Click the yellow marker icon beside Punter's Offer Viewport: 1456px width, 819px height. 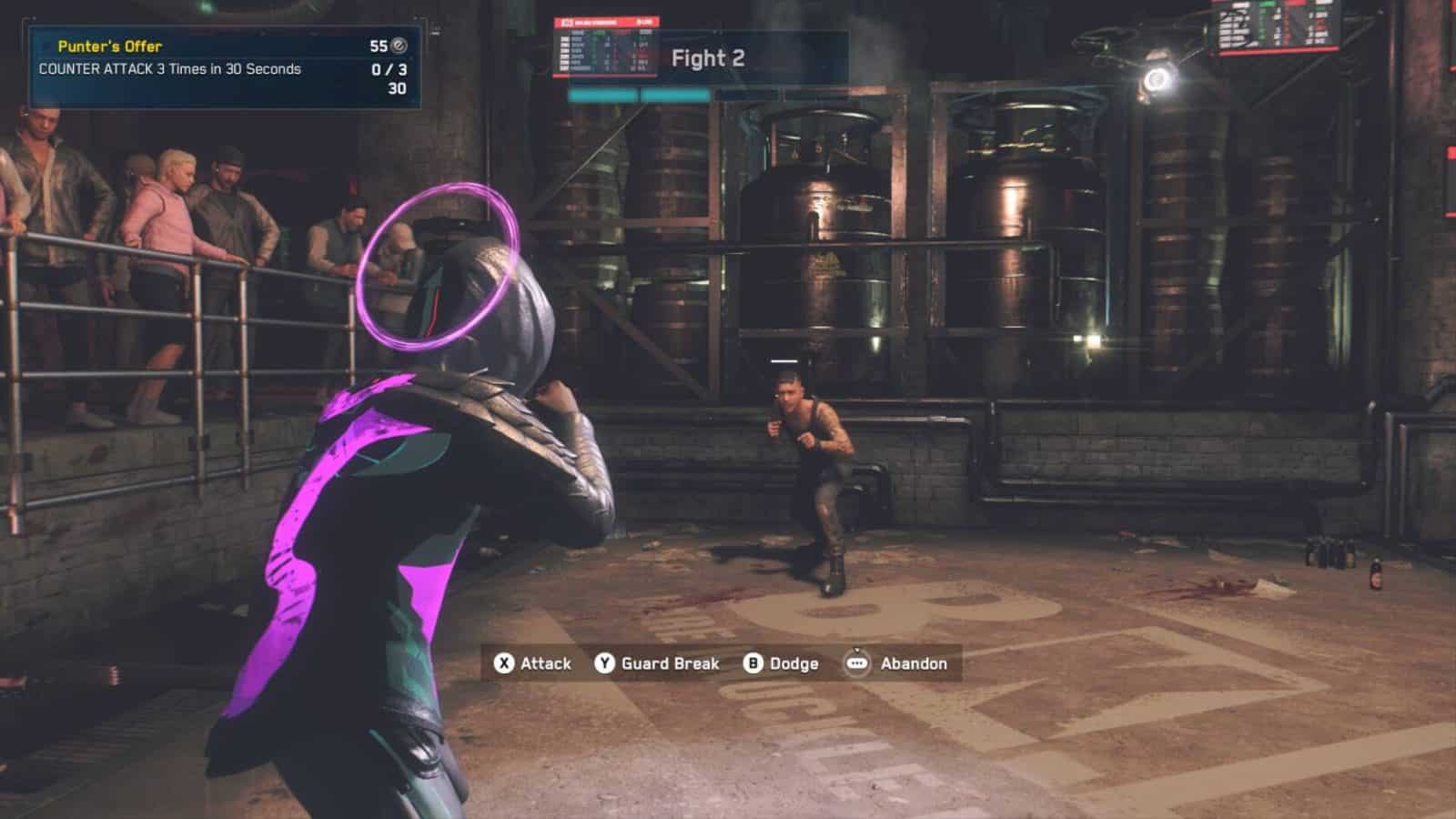pos(46,44)
